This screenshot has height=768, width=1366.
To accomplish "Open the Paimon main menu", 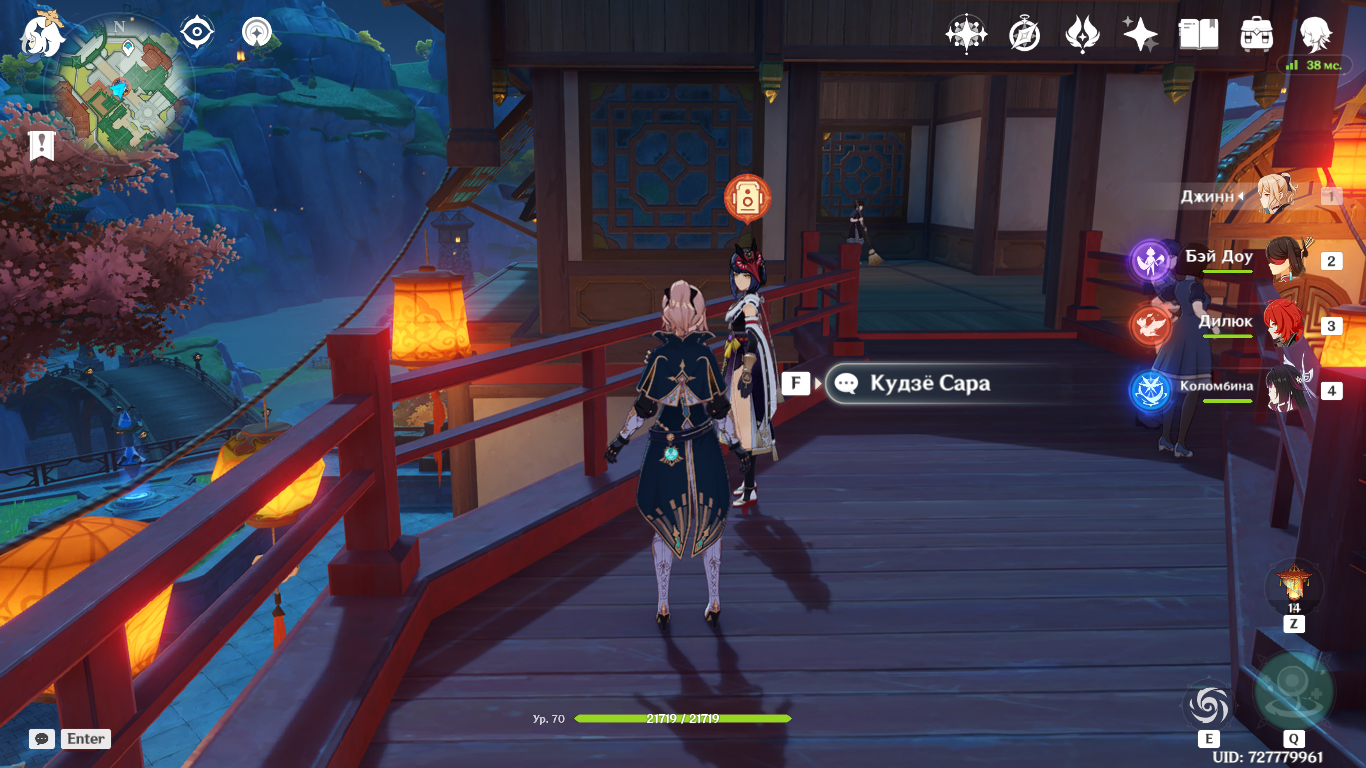I will coord(42,34).
